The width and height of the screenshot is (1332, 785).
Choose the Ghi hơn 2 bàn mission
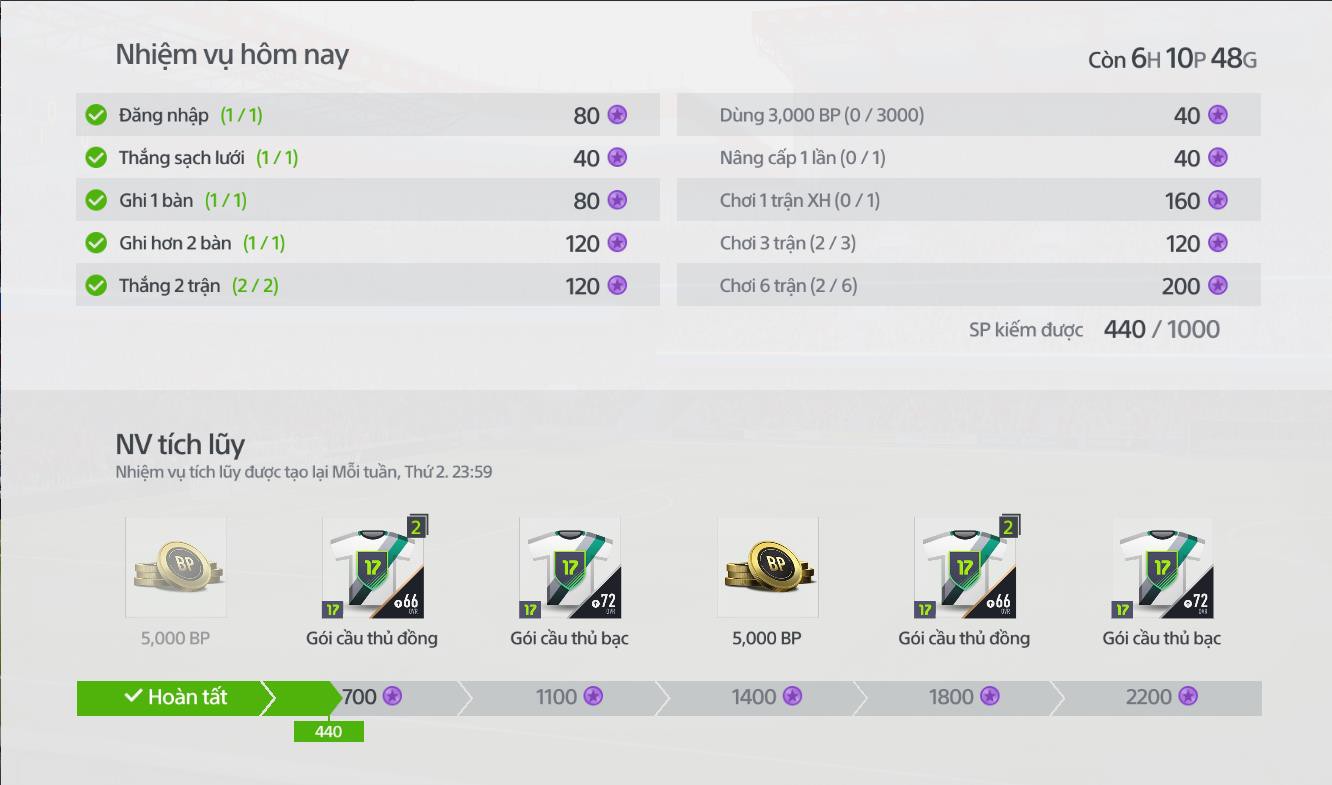click(x=367, y=243)
